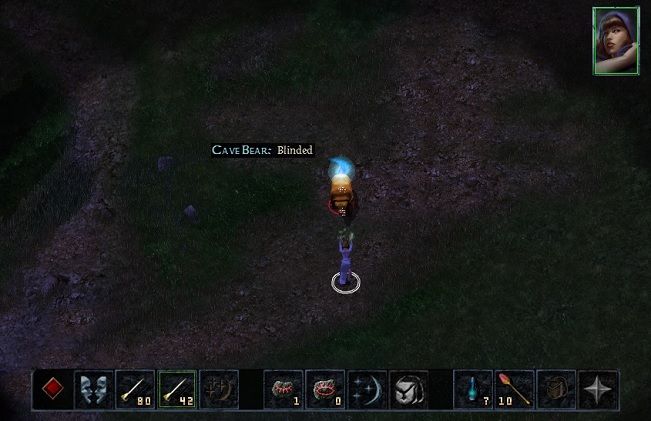Select the highlighted arrow slot with 42 ammo
The width and height of the screenshot is (651, 421).
point(179,389)
